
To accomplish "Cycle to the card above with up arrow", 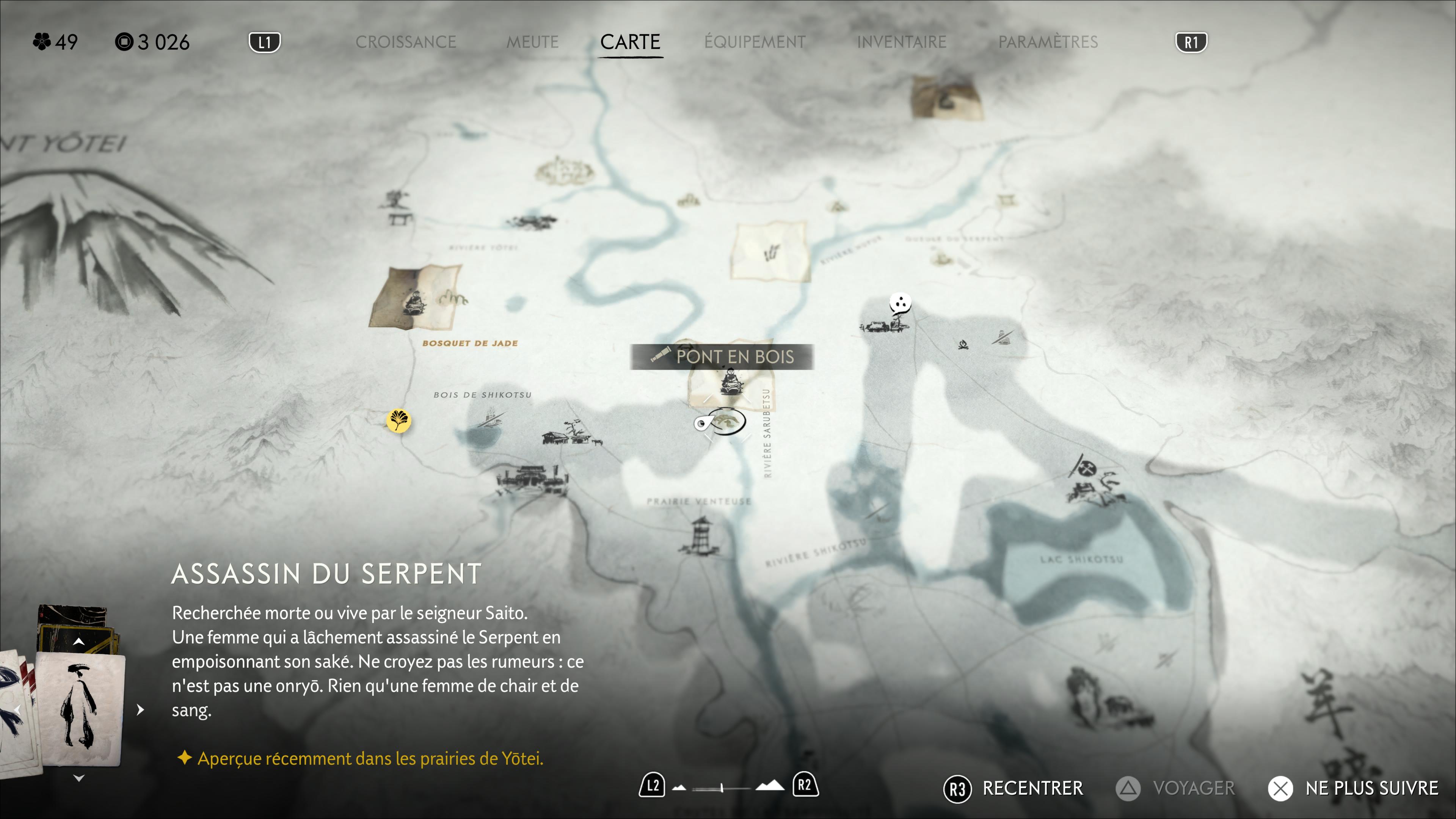I will tap(79, 642).
